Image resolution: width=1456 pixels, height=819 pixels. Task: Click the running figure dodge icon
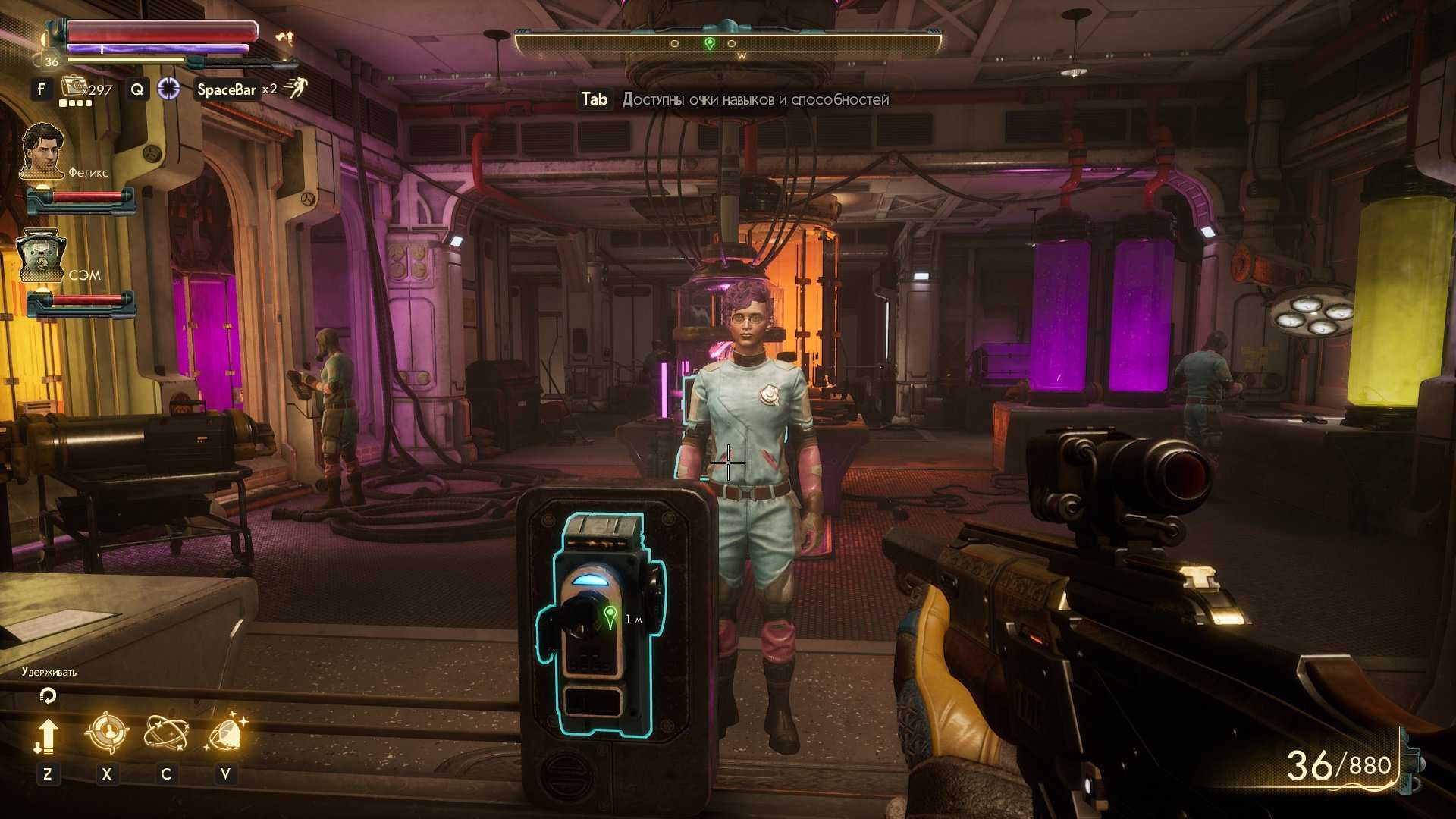point(297,89)
